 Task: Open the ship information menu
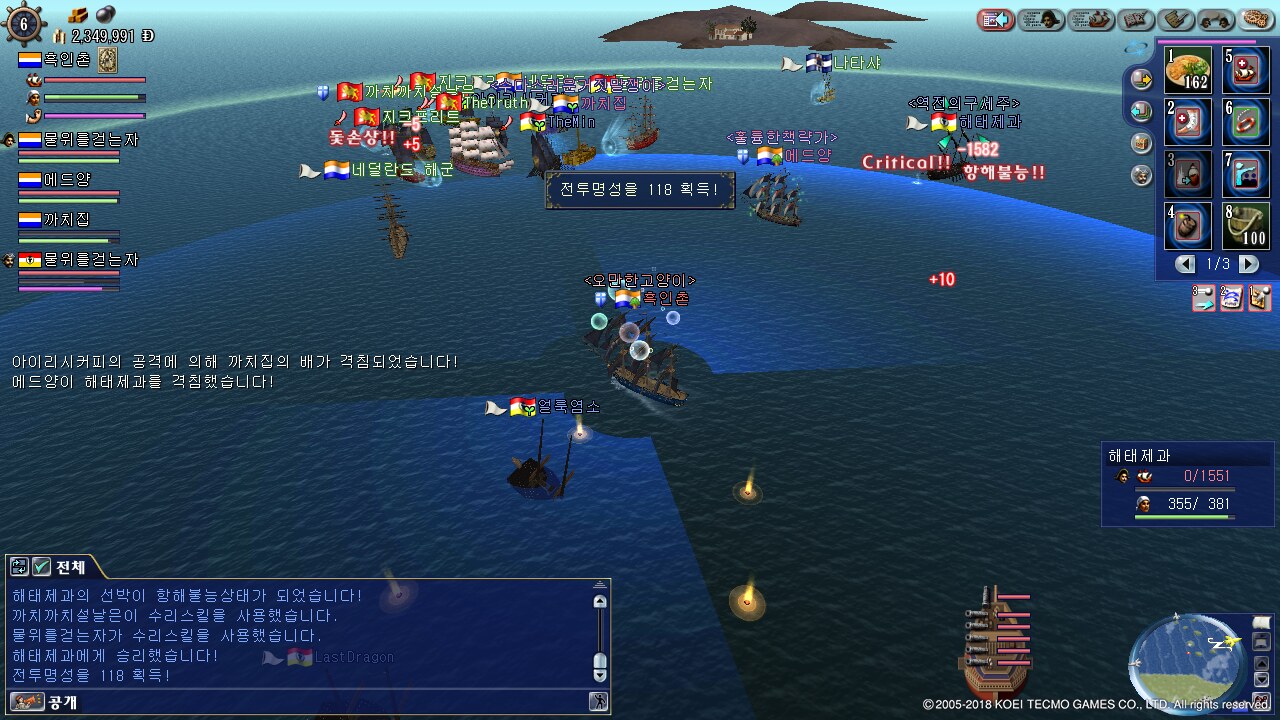click(1091, 20)
